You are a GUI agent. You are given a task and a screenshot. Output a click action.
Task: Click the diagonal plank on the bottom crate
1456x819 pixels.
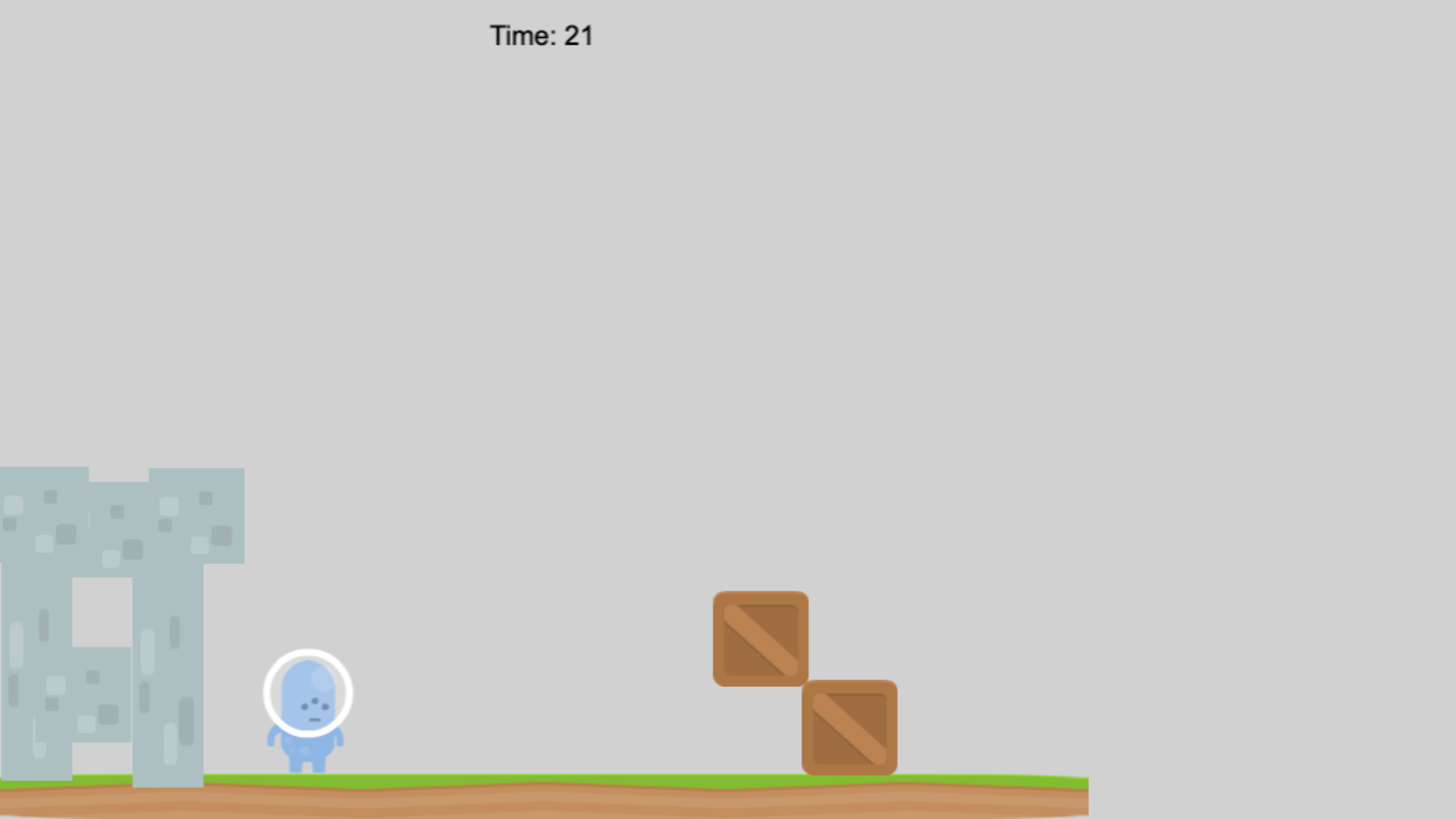849,726
